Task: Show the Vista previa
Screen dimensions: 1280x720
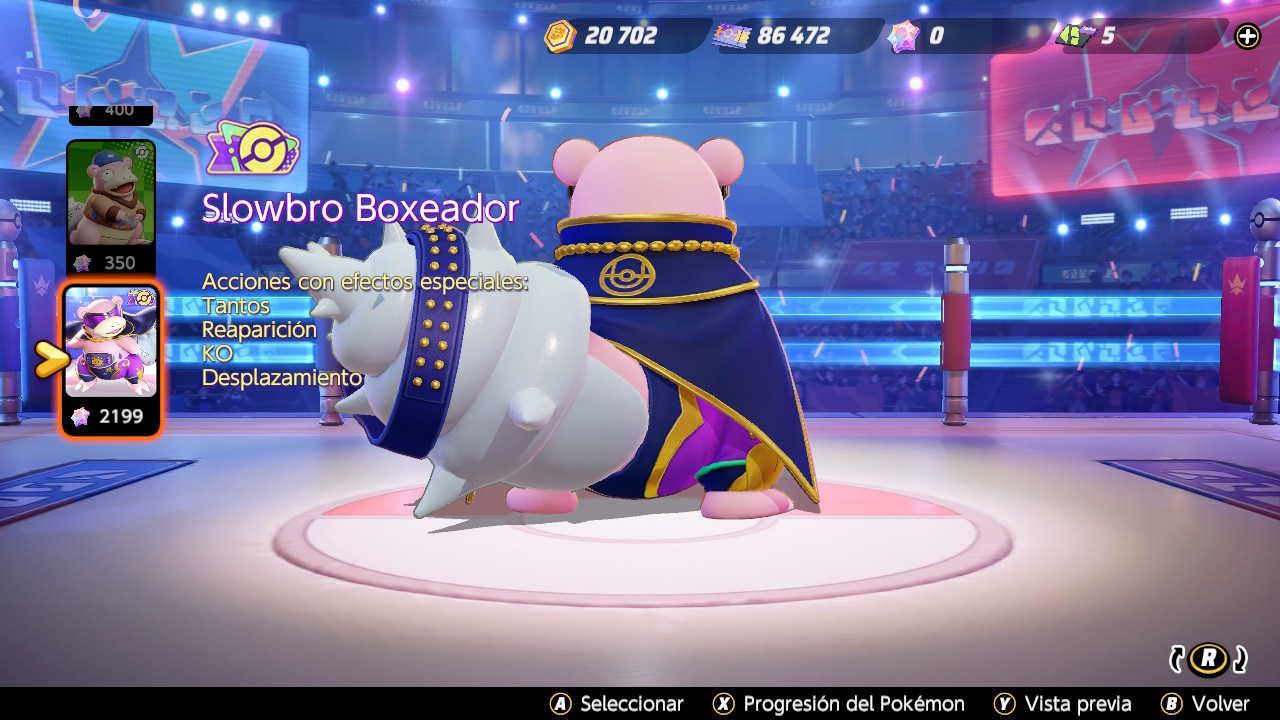Action: coord(1062,704)
